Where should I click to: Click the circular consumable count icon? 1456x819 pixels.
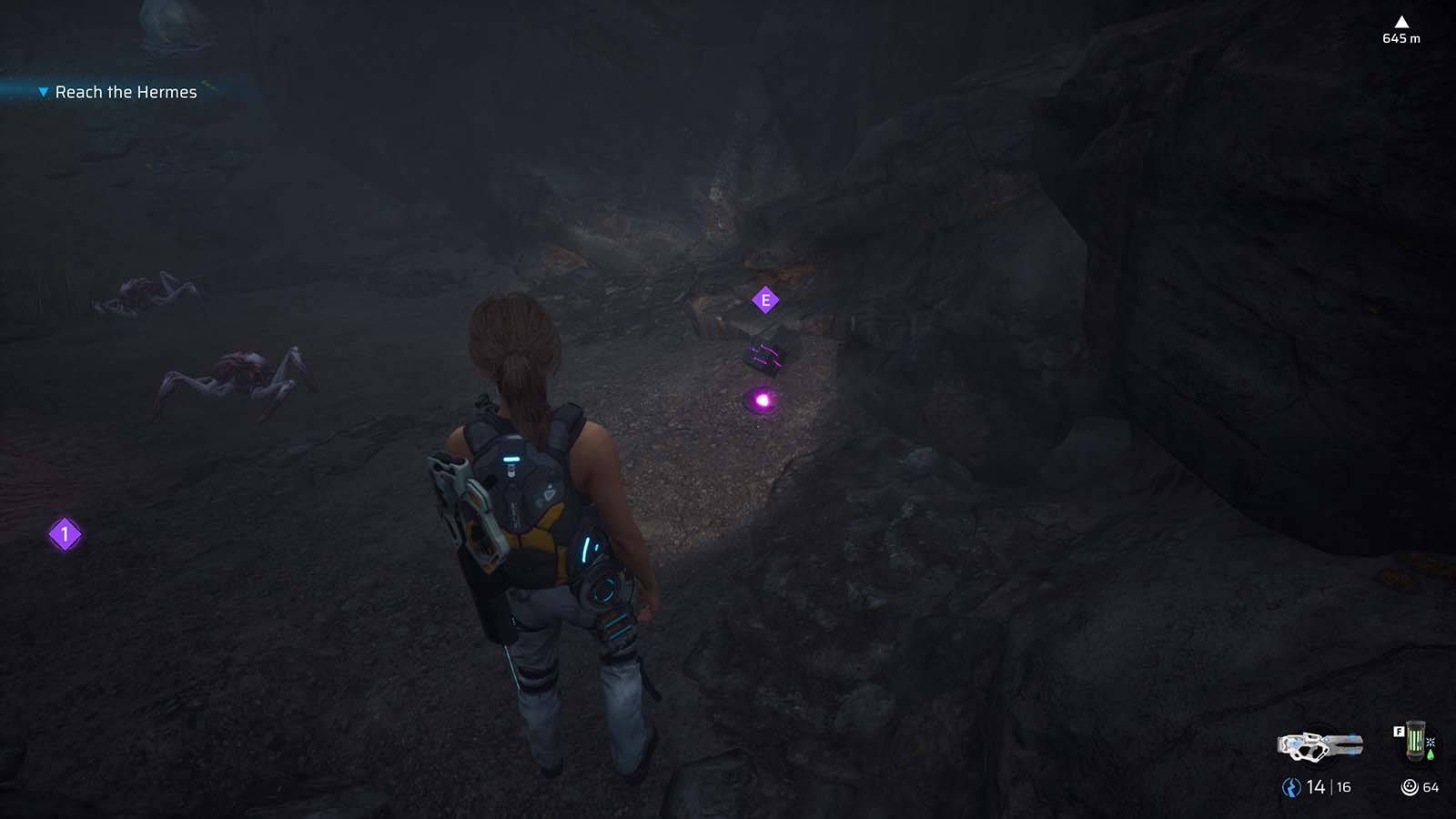tap(1409, 786)
